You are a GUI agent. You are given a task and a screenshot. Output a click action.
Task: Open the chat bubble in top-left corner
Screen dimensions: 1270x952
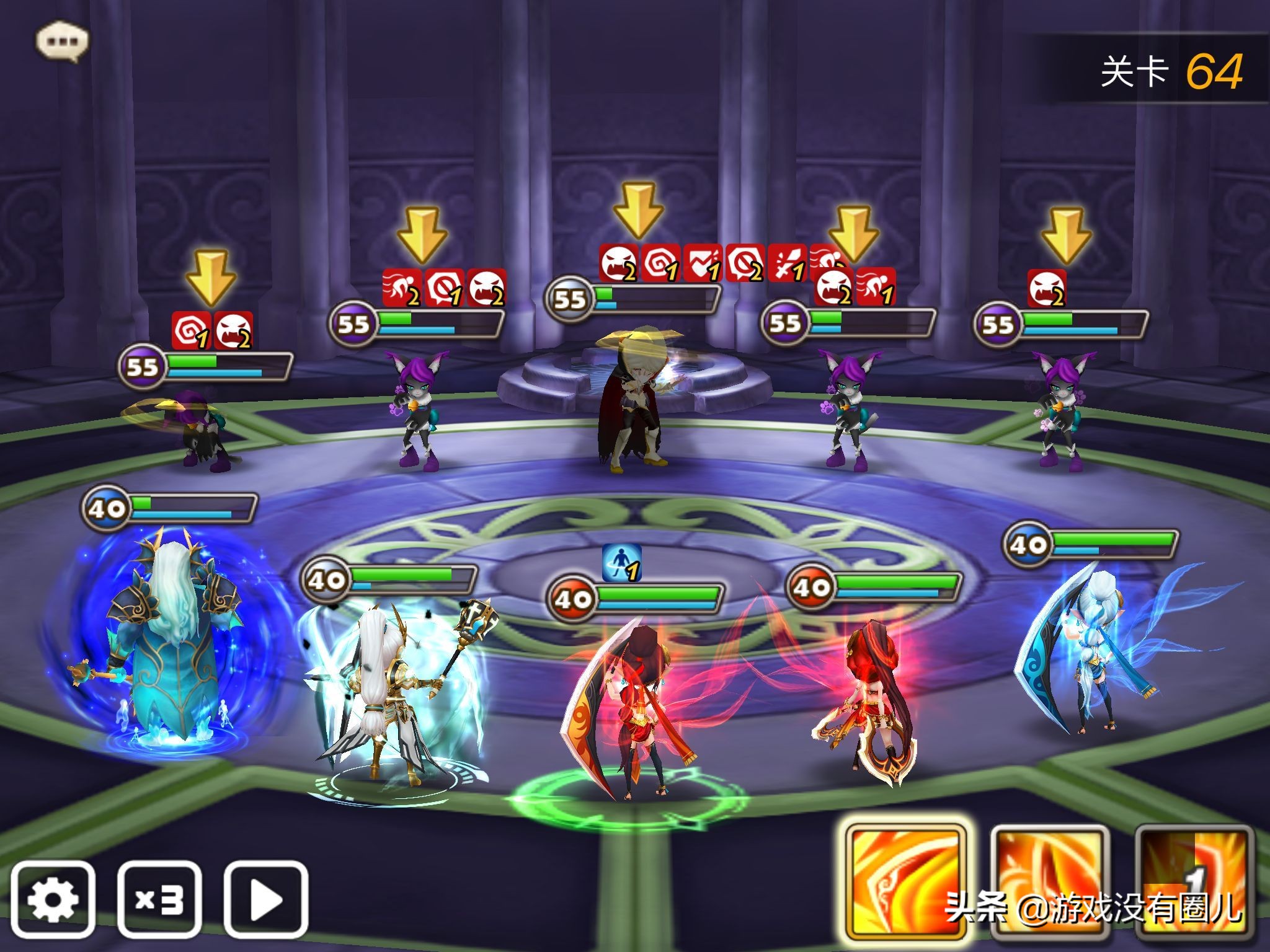click(61, 40)
